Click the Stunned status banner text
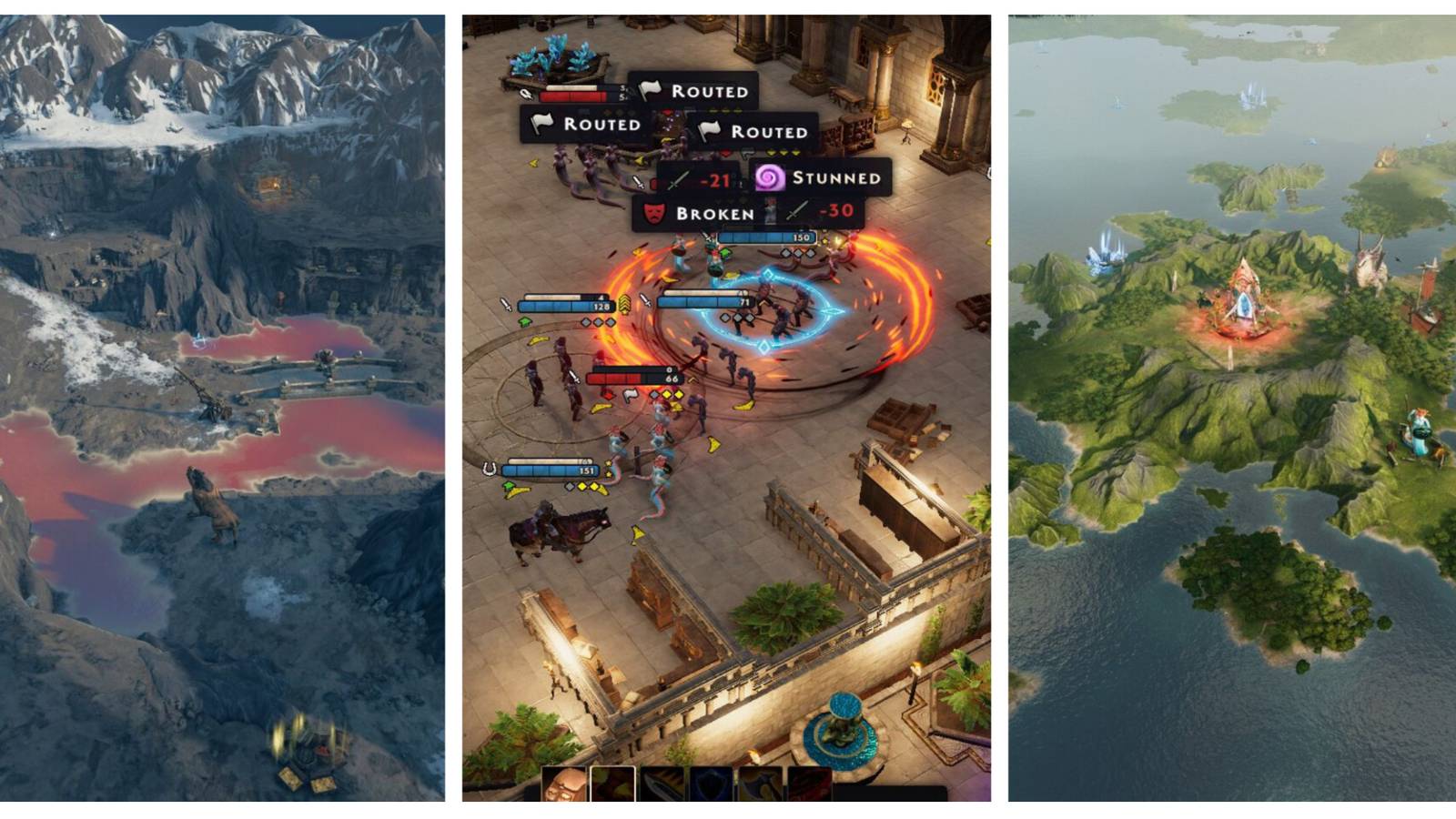The width and height of the screenshot is (1456, 819). [836, 178]
